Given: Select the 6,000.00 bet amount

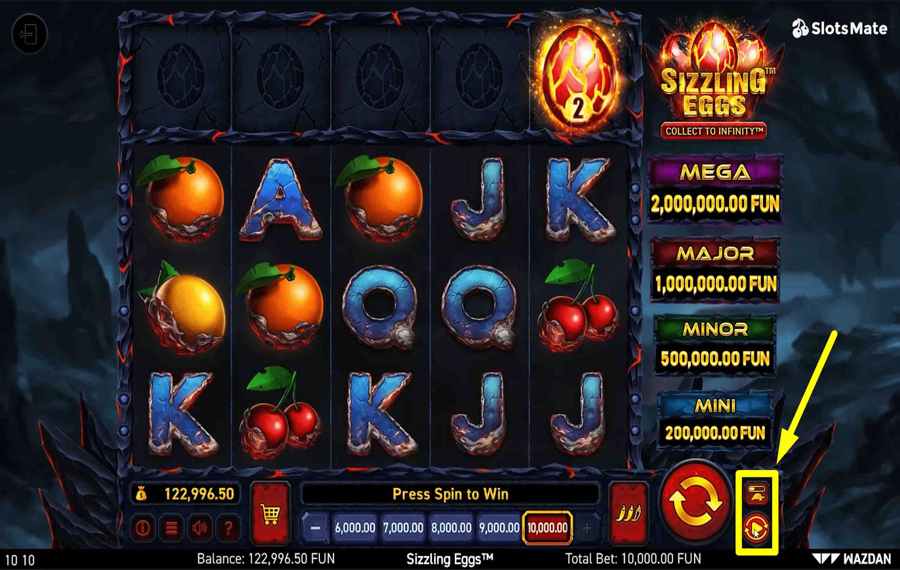Looking at the screenshot, I should (x=354, y=527).
